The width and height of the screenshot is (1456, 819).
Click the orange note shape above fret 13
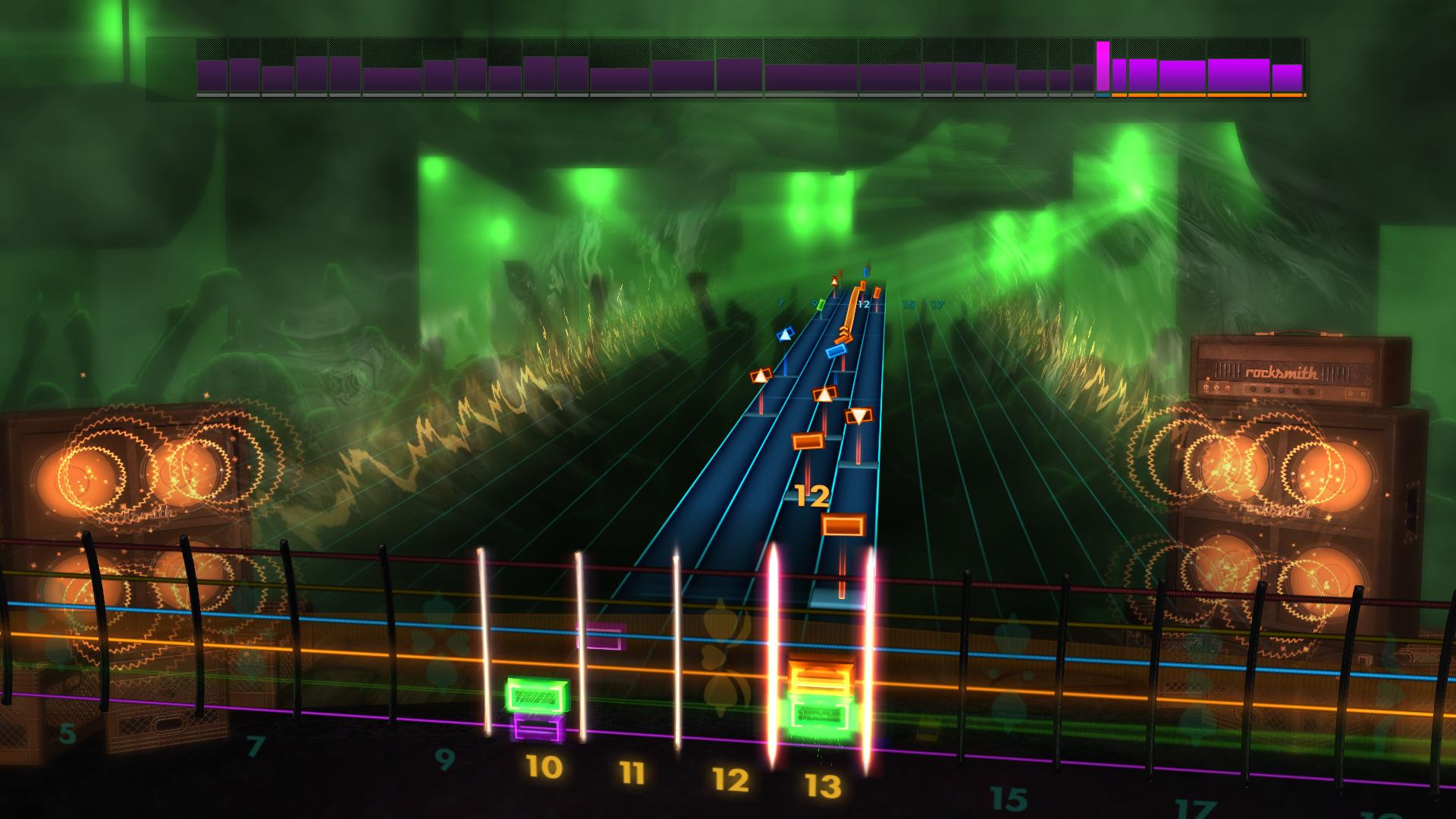[x=822, y=676]
